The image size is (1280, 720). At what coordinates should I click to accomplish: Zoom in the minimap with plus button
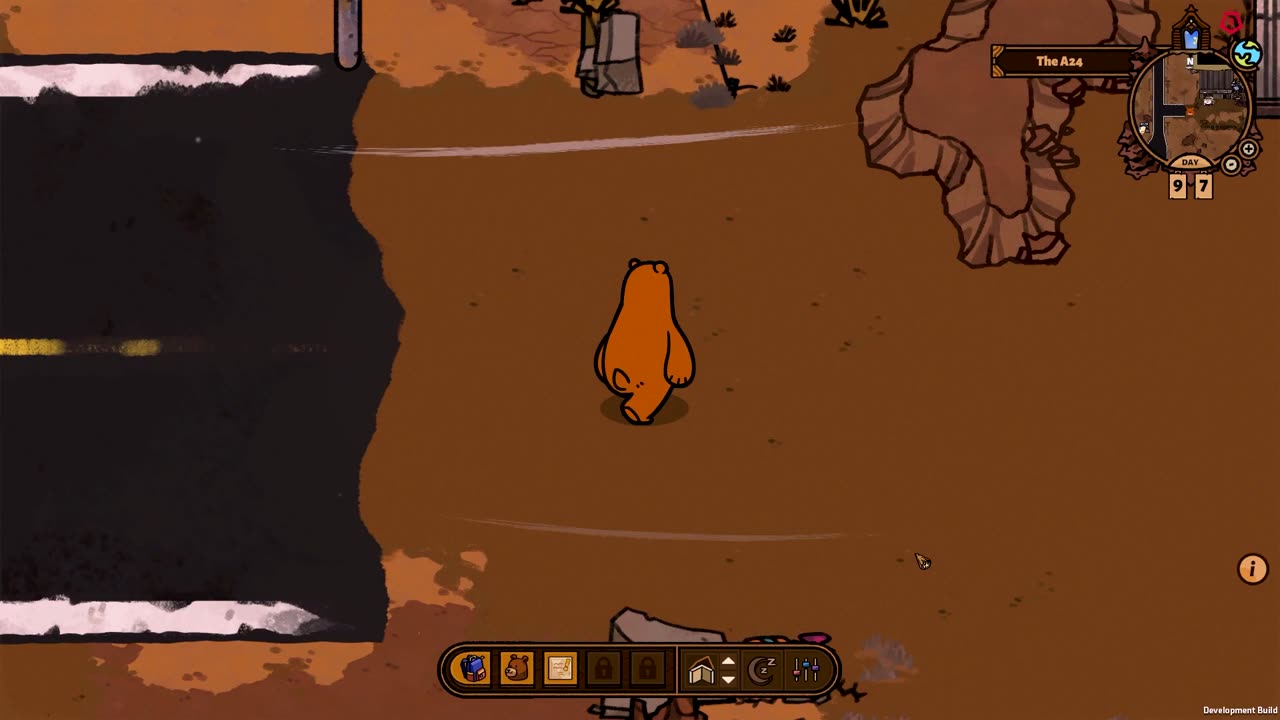click(x=1249, y=149)
